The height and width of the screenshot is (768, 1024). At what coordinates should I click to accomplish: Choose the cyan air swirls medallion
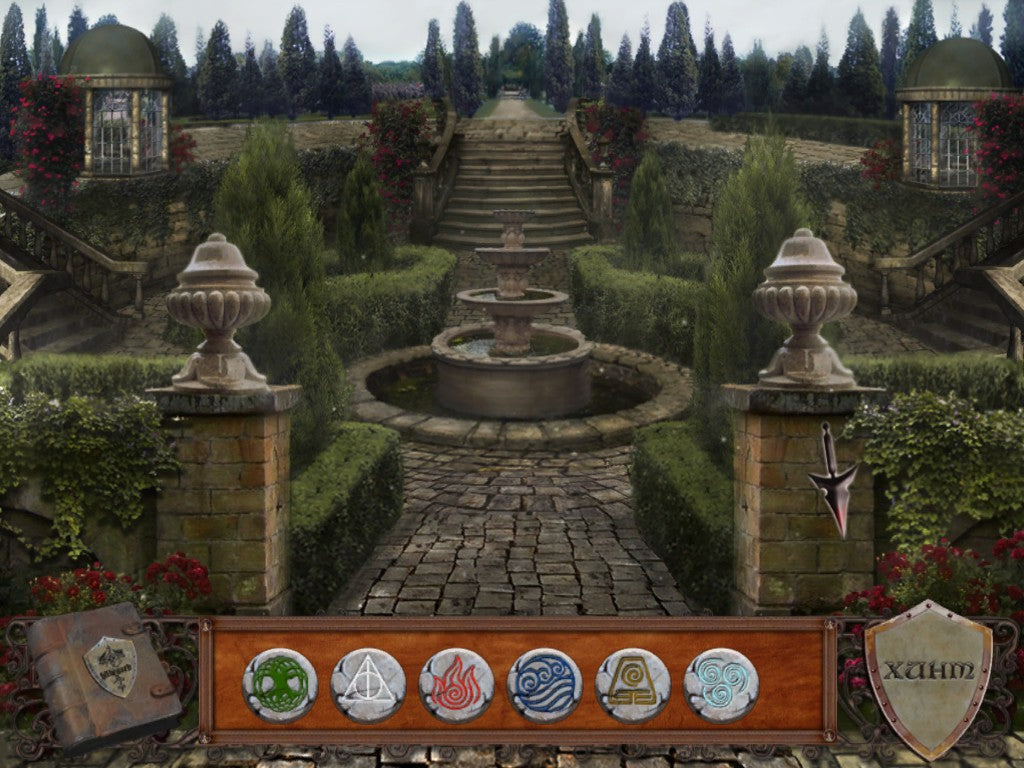click(721, 685)
